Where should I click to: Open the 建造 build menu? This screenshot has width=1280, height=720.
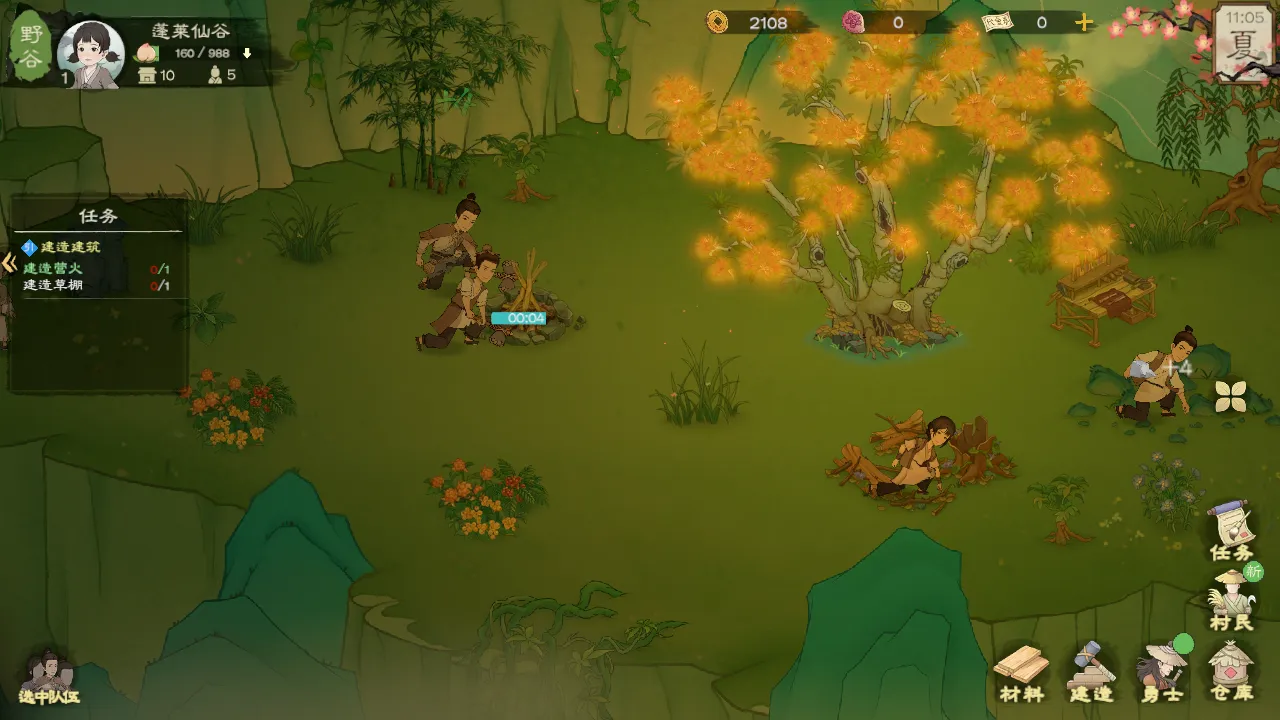(x=1091, y=670)
